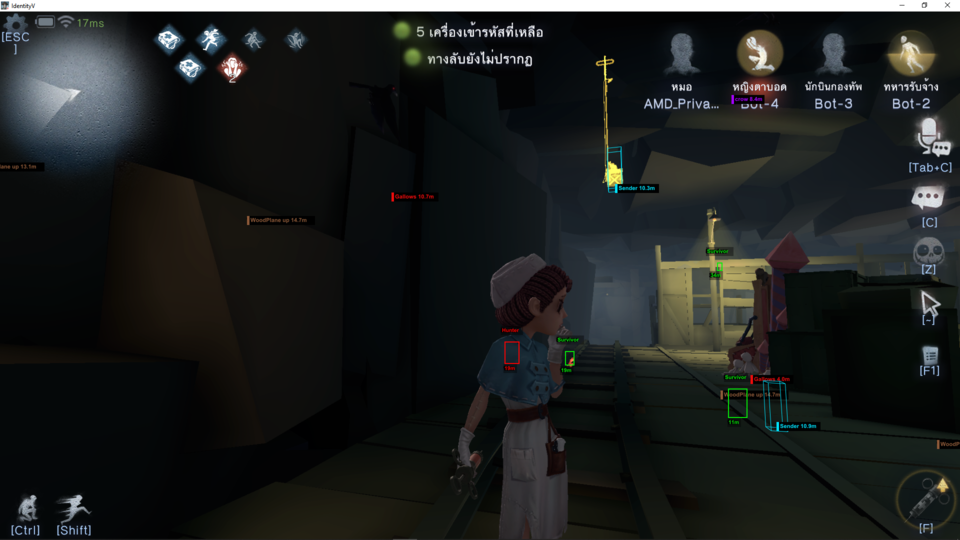Select Bot-4 teammate portrait
This screenshot has height=540, width=960.
coord(759,52)
